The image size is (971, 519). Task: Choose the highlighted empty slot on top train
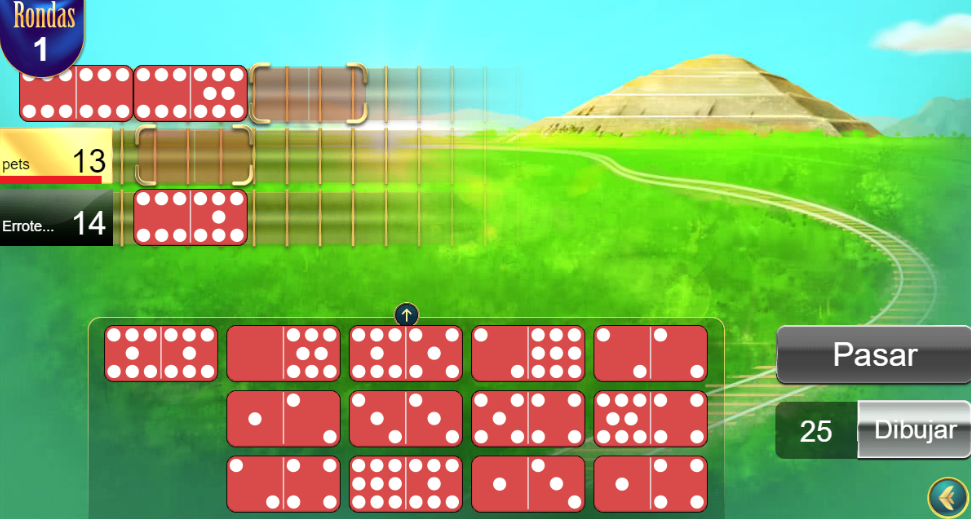click(308, 94)
